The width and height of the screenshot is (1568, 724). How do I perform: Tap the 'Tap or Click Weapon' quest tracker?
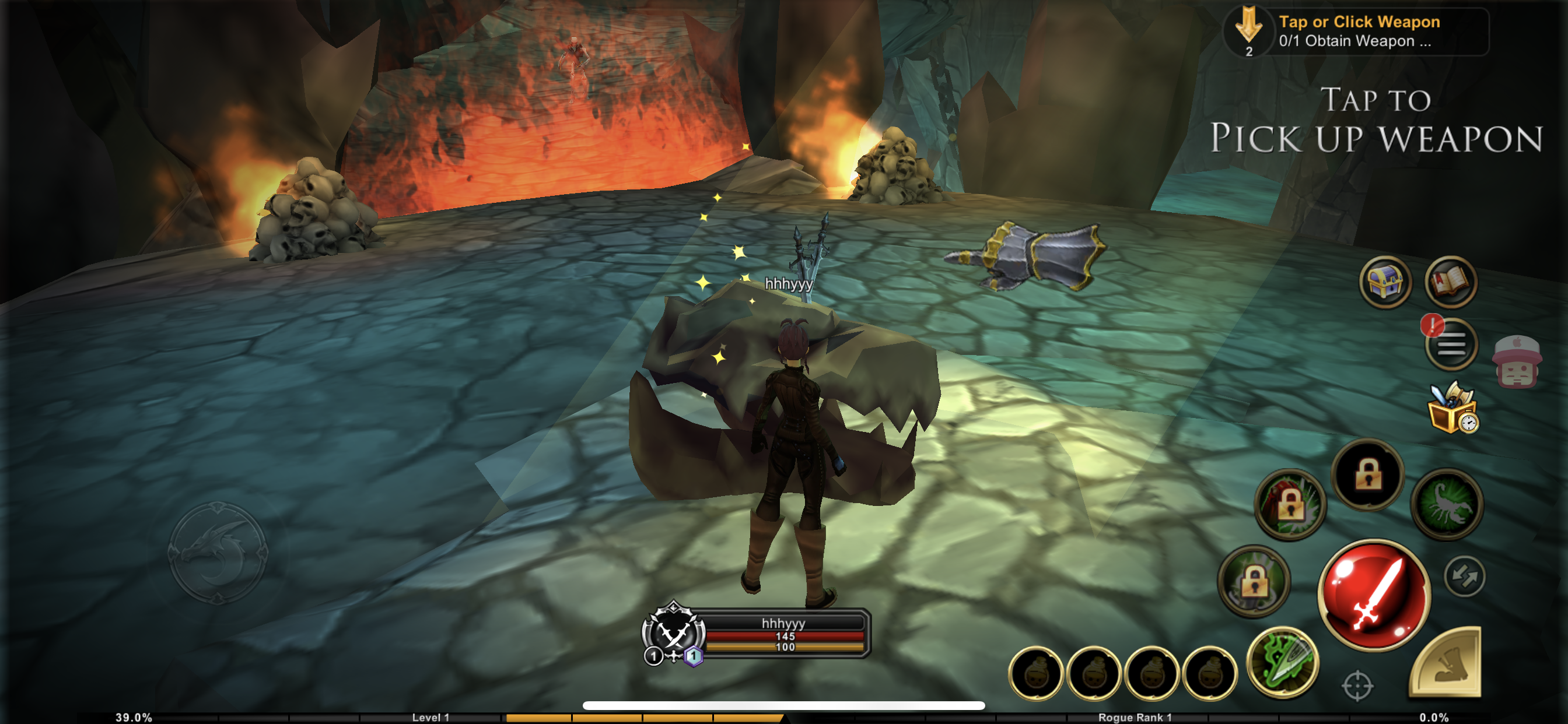pos(1356,31)
